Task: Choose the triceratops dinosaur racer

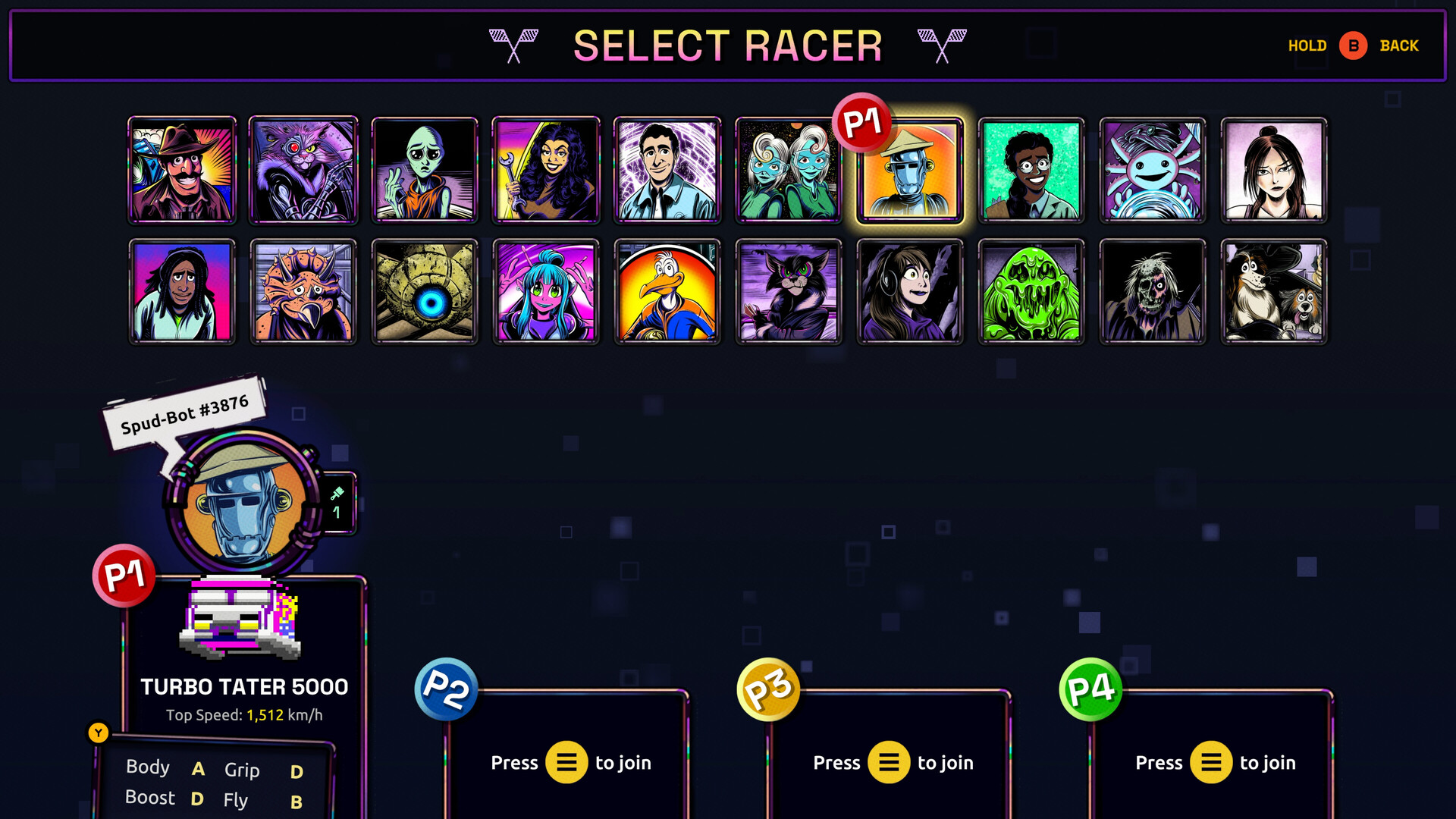Action: [x=303, y=290]
